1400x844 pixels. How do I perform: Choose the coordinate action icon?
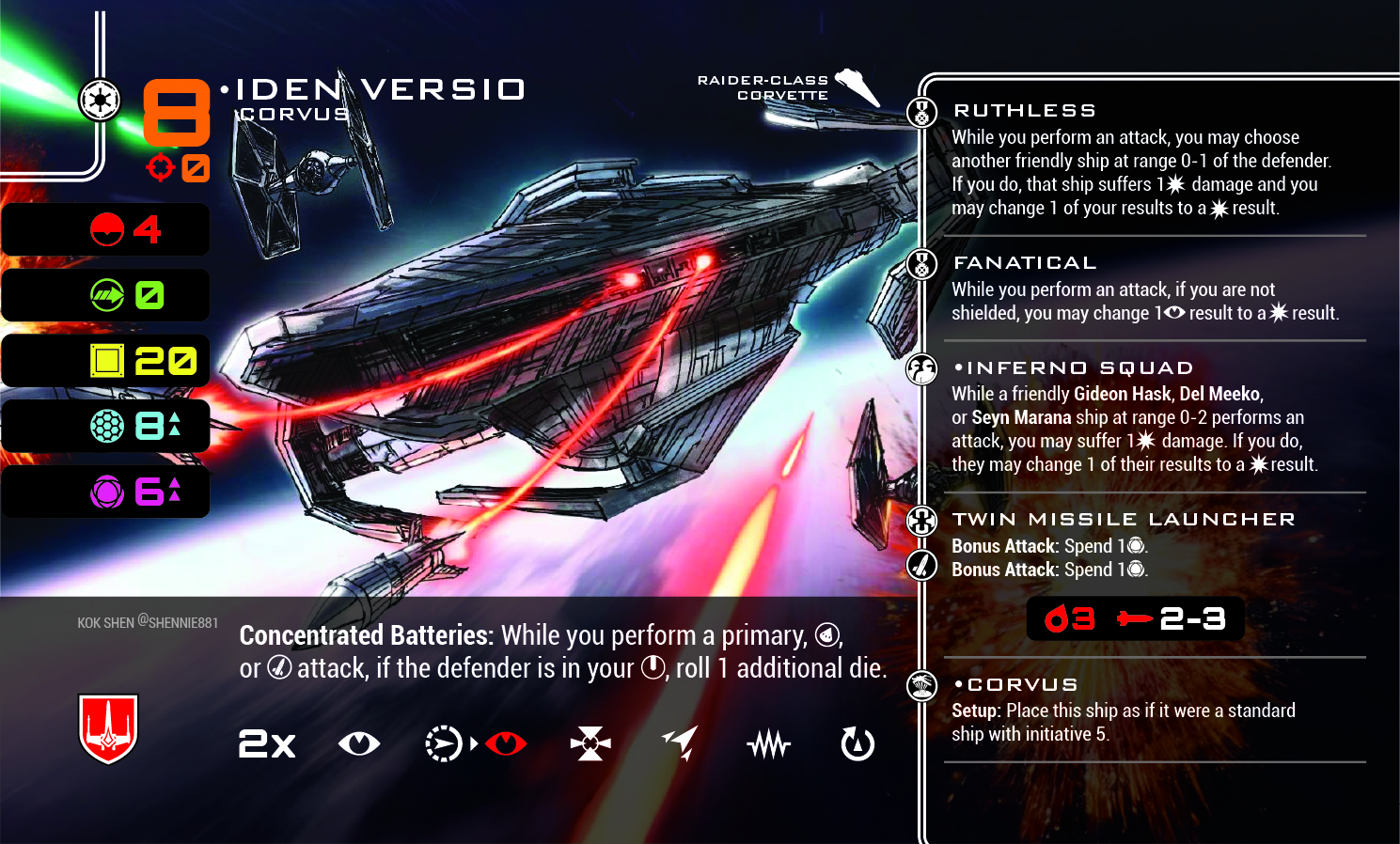pos(443,744)
